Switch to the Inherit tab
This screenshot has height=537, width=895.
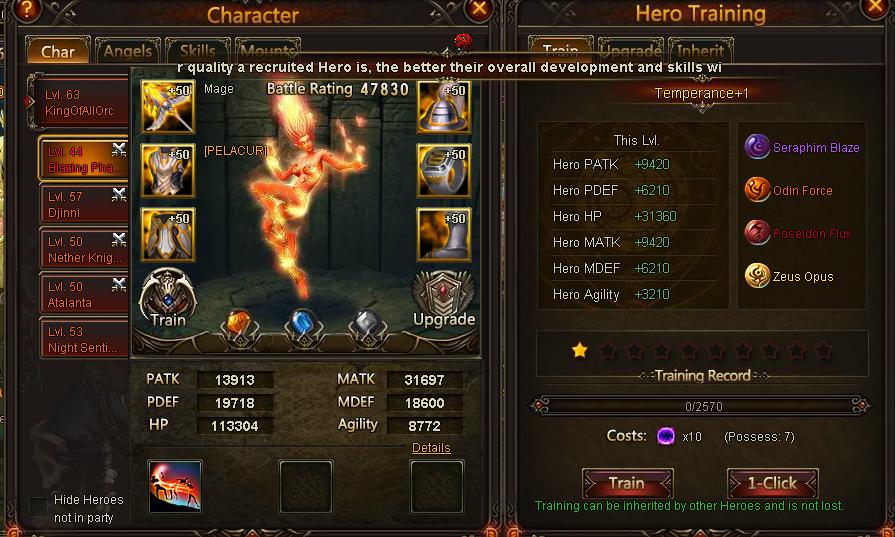tap(701, 51)
